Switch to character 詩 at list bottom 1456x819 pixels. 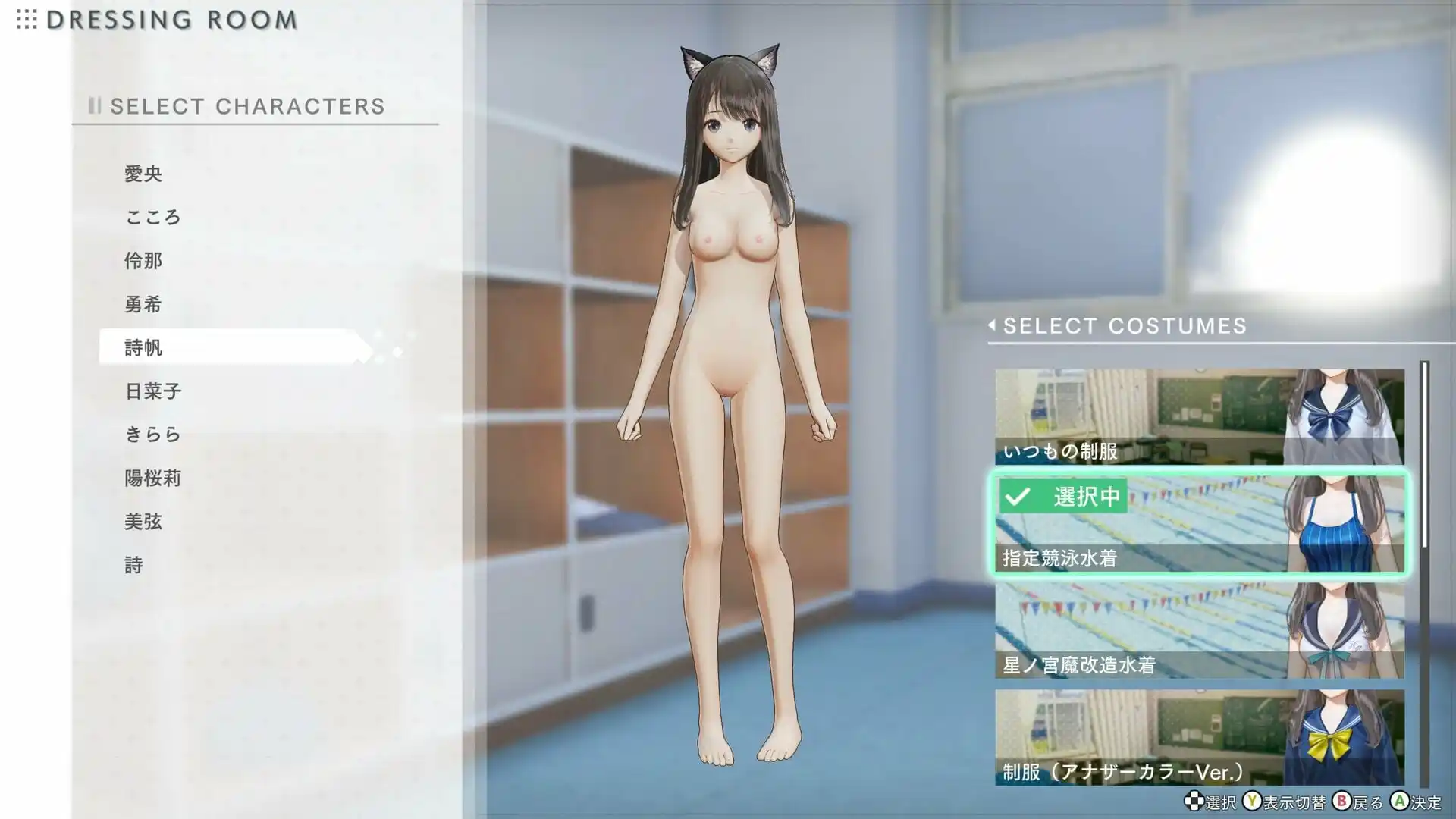pos(135,565)
